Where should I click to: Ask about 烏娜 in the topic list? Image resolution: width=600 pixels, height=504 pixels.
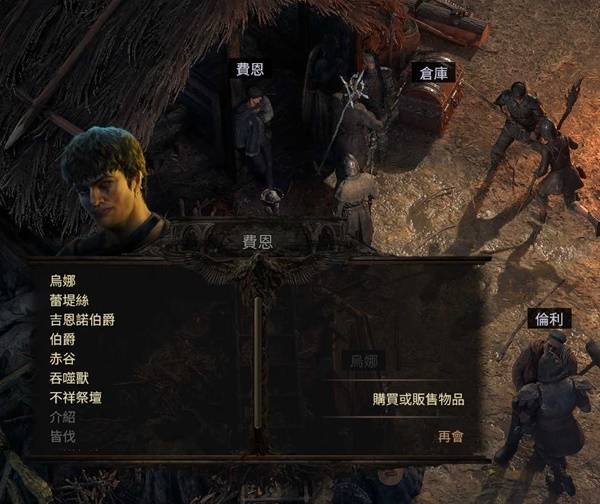62,281
